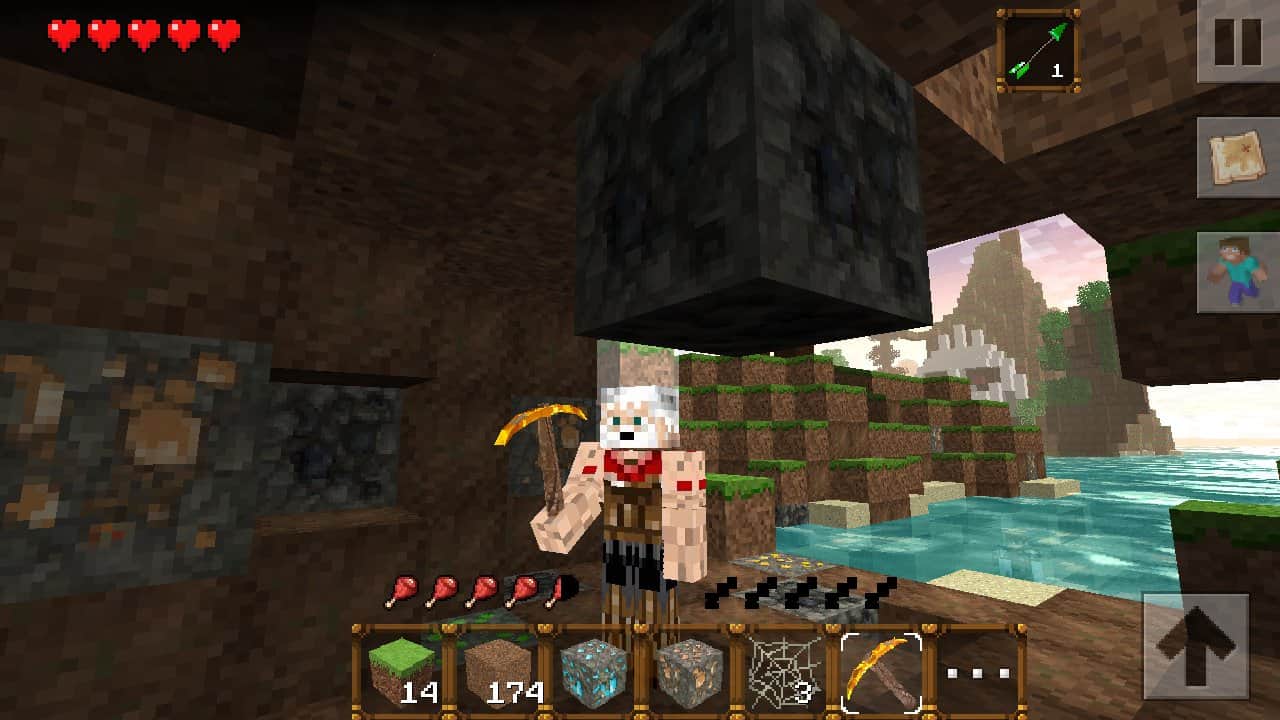The width and height of the screenshot is (1280, 720).
Task: Tap the jump arrow button
Action: [1196, 646]
